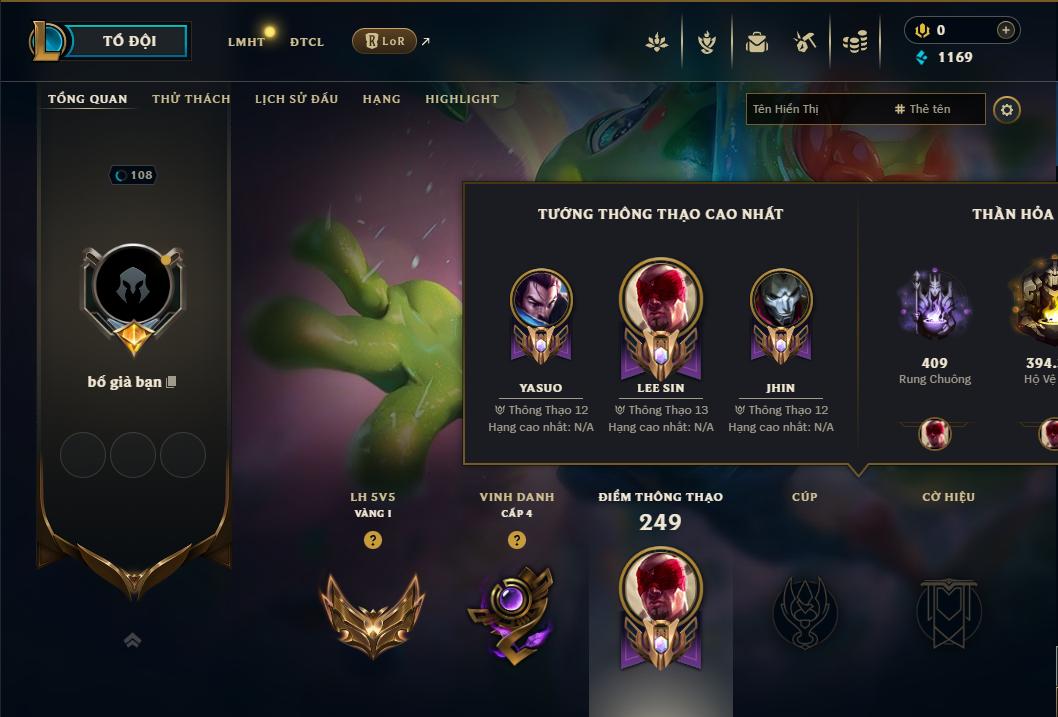Select the HẠNG profile tab

coord(381,99)
